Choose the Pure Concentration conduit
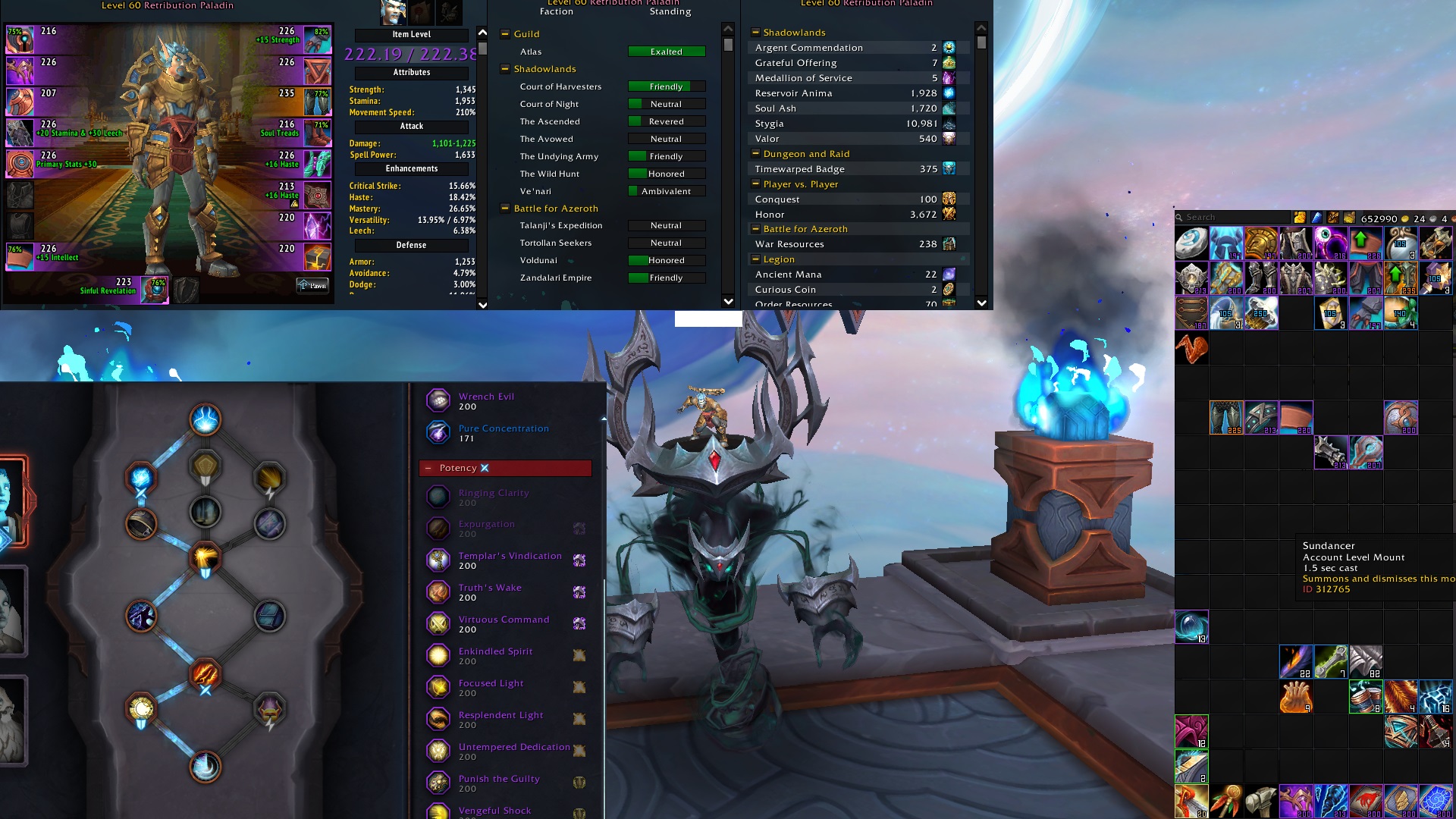The height and width of the screenshot is (819, 1456). click(x=503, y=433)
